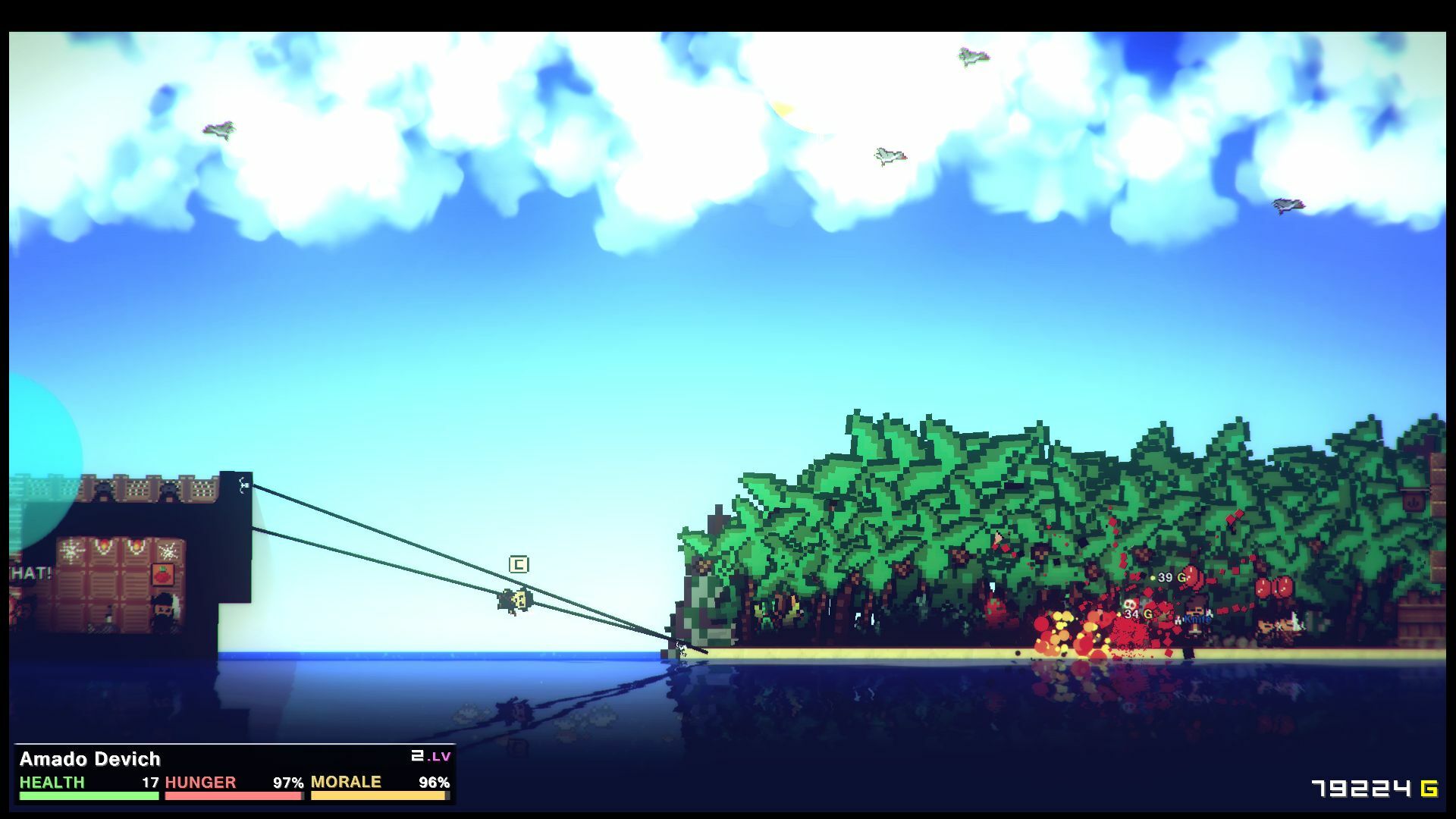Click the HEALTH bar showing 17
This screenshot has width=1456, height=819.
(x=87, y=795)
